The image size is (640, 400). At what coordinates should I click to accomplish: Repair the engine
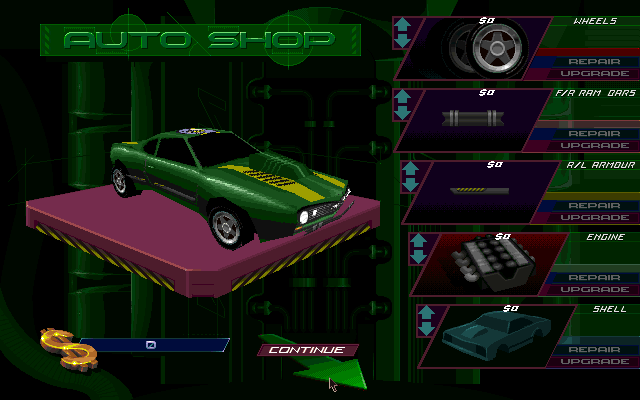pyautogui.click(x=594, y=277)
